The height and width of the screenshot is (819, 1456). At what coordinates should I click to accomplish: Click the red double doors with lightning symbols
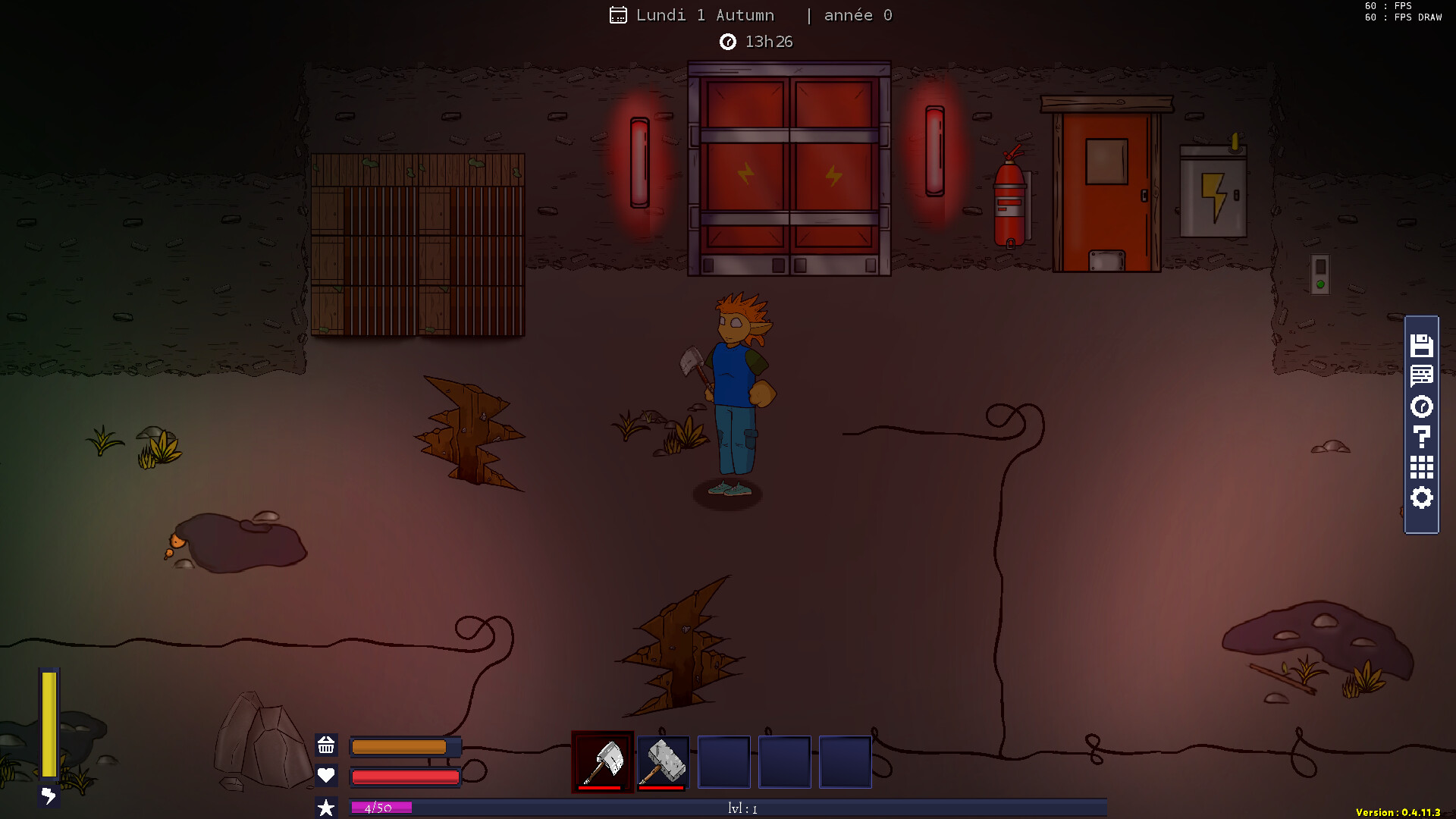point(789,167)
